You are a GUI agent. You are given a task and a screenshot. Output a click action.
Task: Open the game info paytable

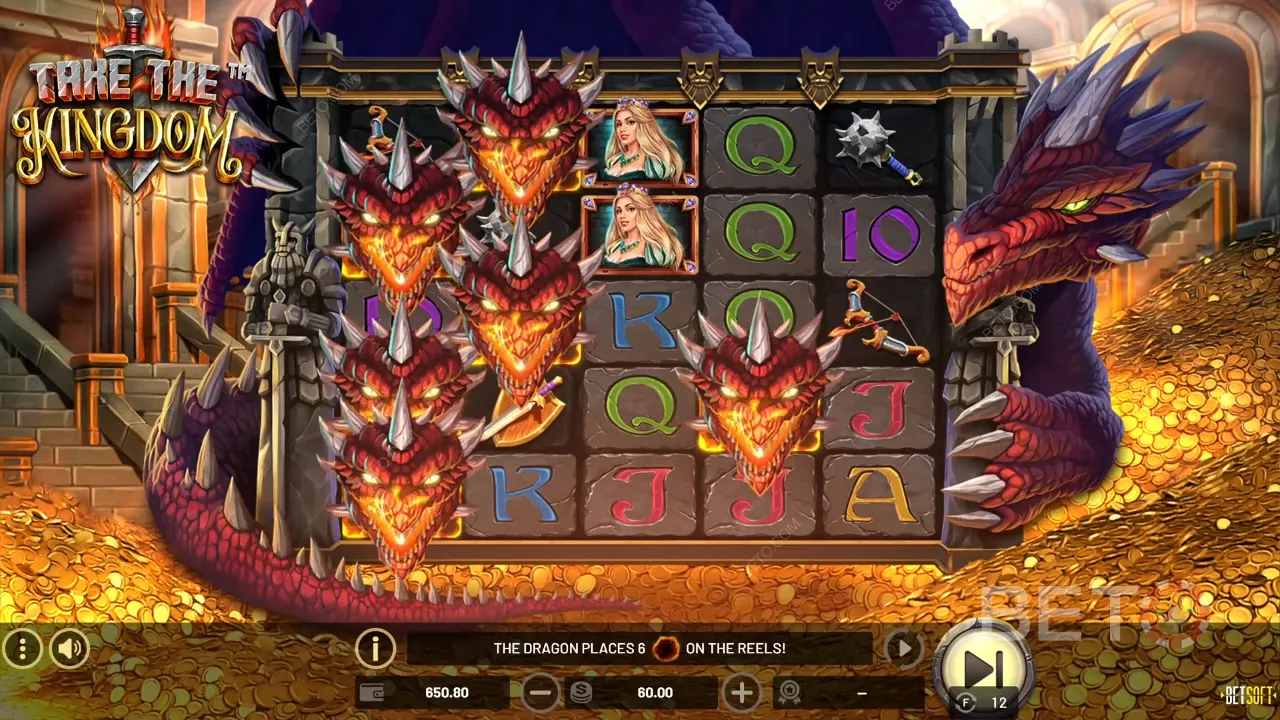(x=375, y=650)
